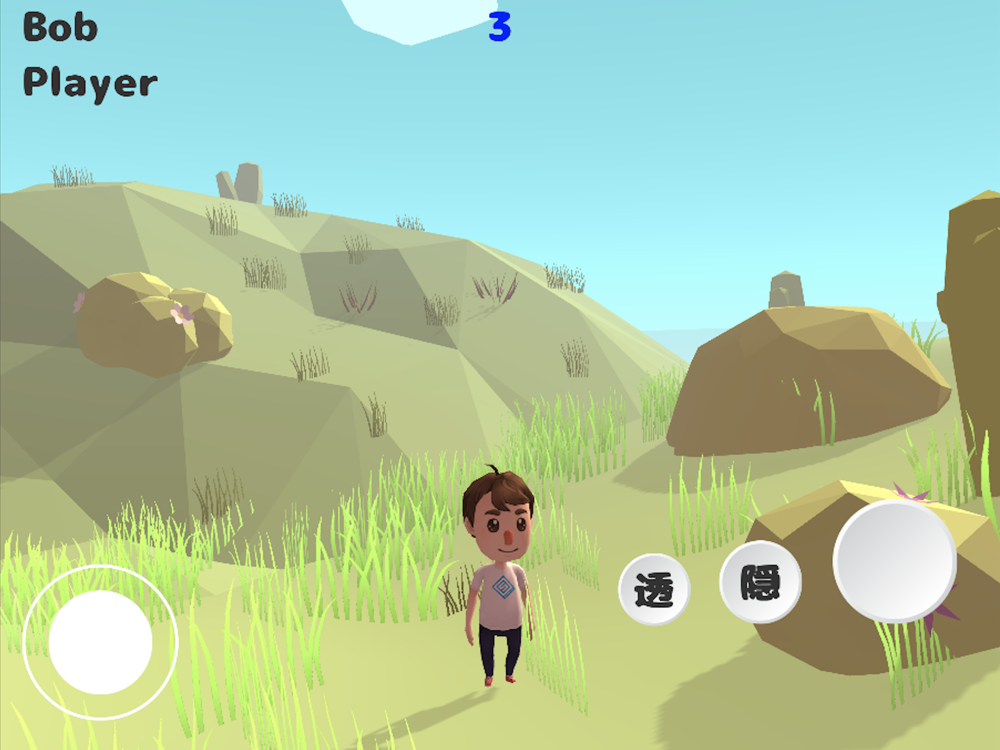Activate the 隠 hide button
1000x750 pixels.
[x=760, y=582]
